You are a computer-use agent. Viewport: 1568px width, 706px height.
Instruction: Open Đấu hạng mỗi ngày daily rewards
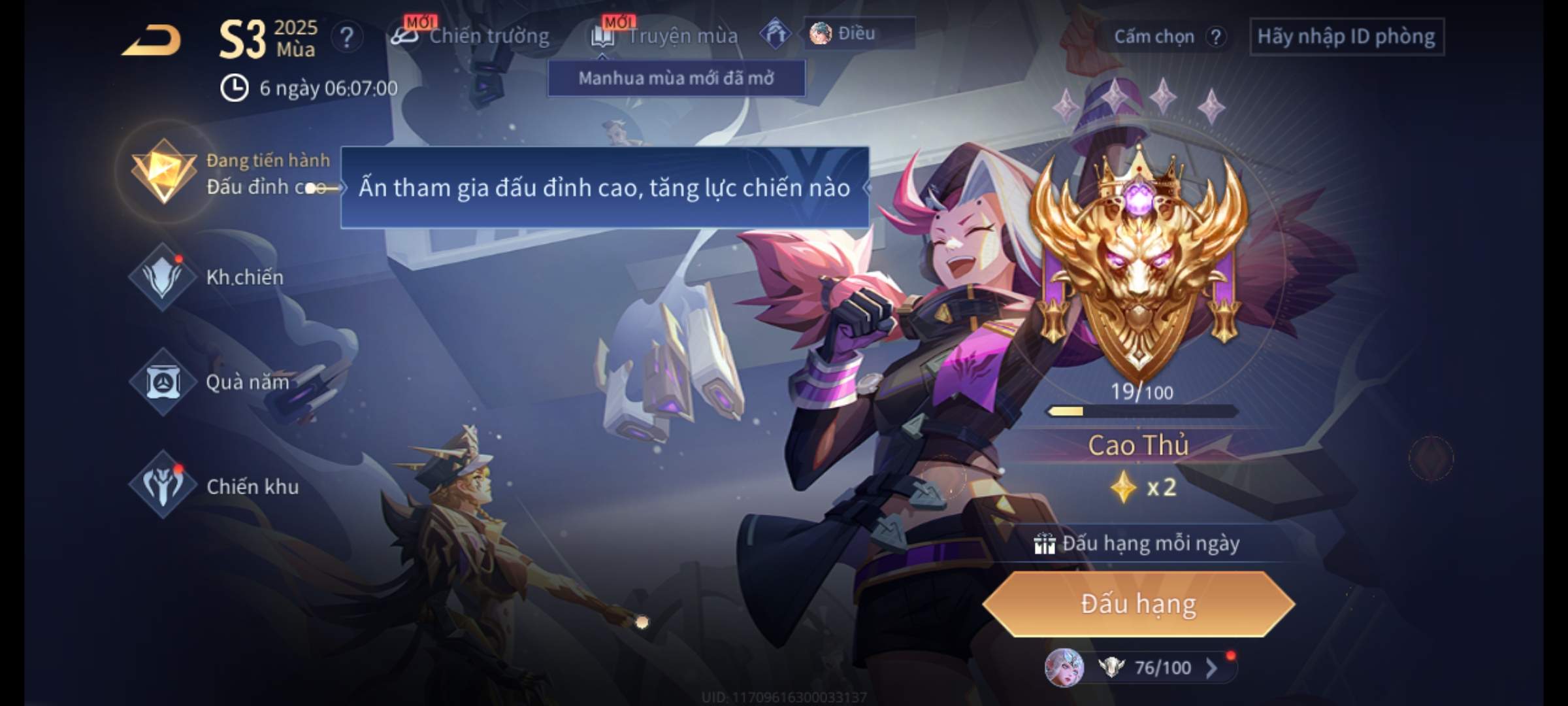1138,543
